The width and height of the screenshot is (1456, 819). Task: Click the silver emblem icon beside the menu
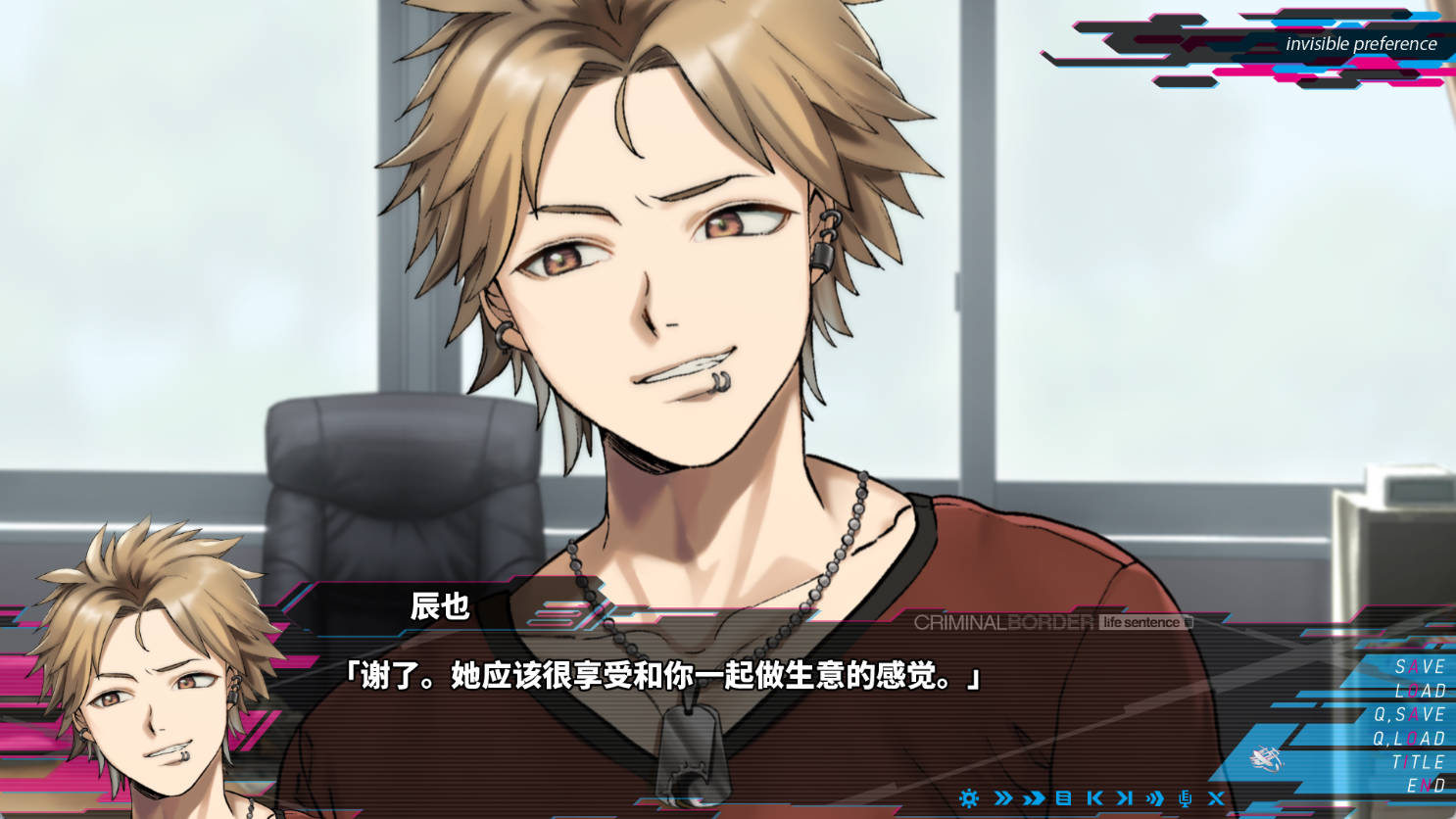(x=1264, y=759)
